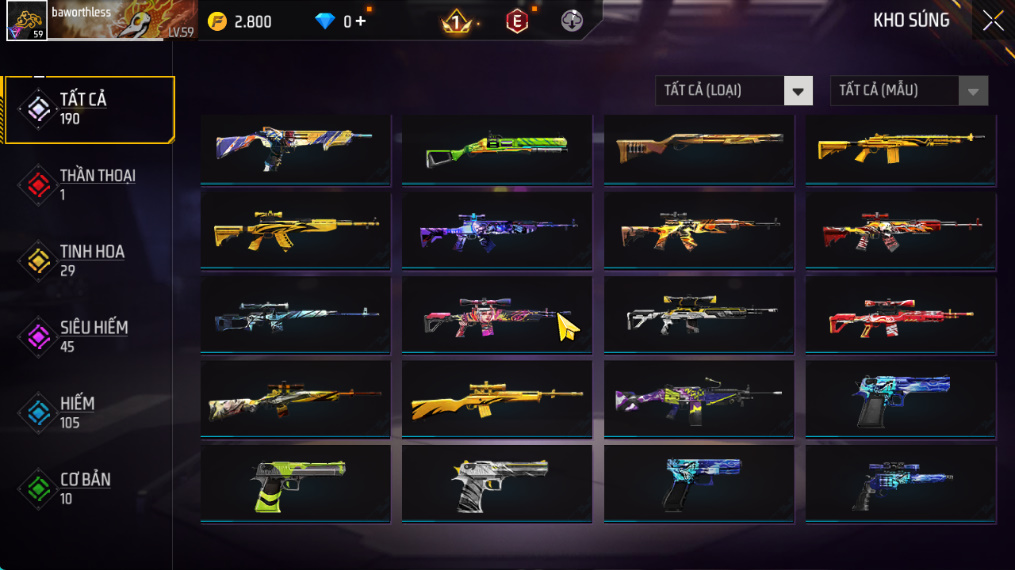Select the green and yellow shotgun skin
Screen dimensions: 1015x570
[496, 149]
